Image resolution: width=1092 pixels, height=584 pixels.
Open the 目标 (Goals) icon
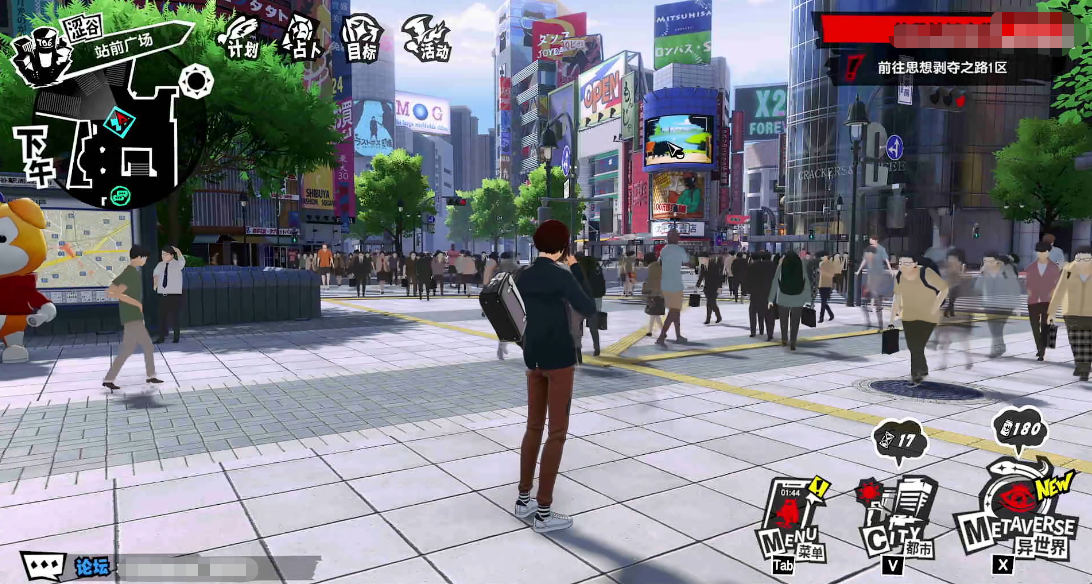361,38
